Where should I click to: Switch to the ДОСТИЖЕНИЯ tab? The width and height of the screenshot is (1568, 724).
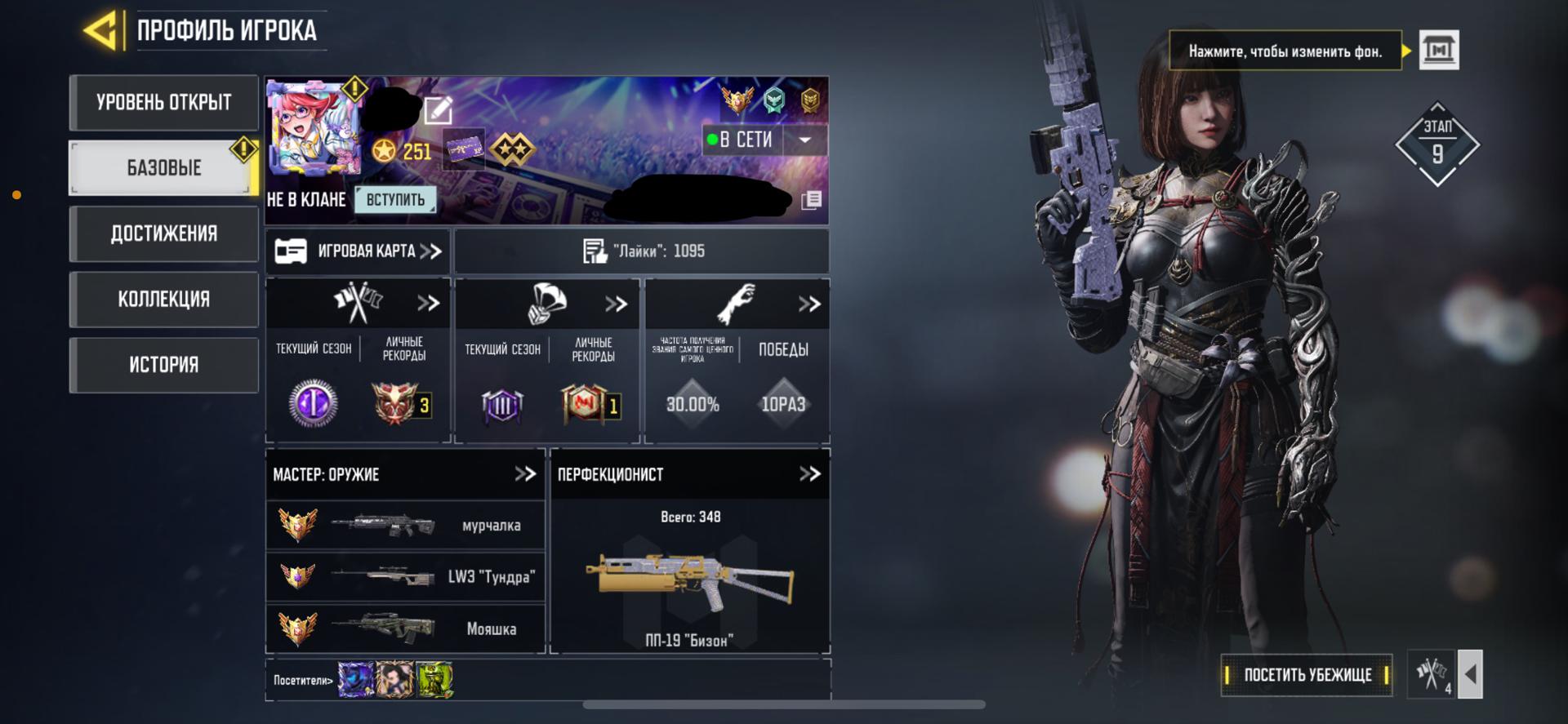click(164, 234)
